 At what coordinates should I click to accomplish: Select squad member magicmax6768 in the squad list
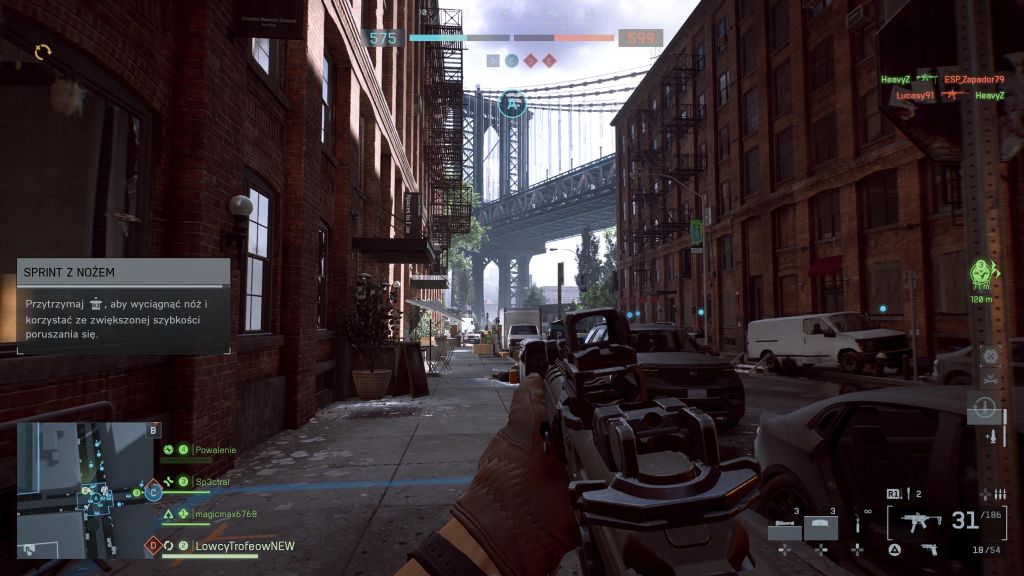click(225, 514)
